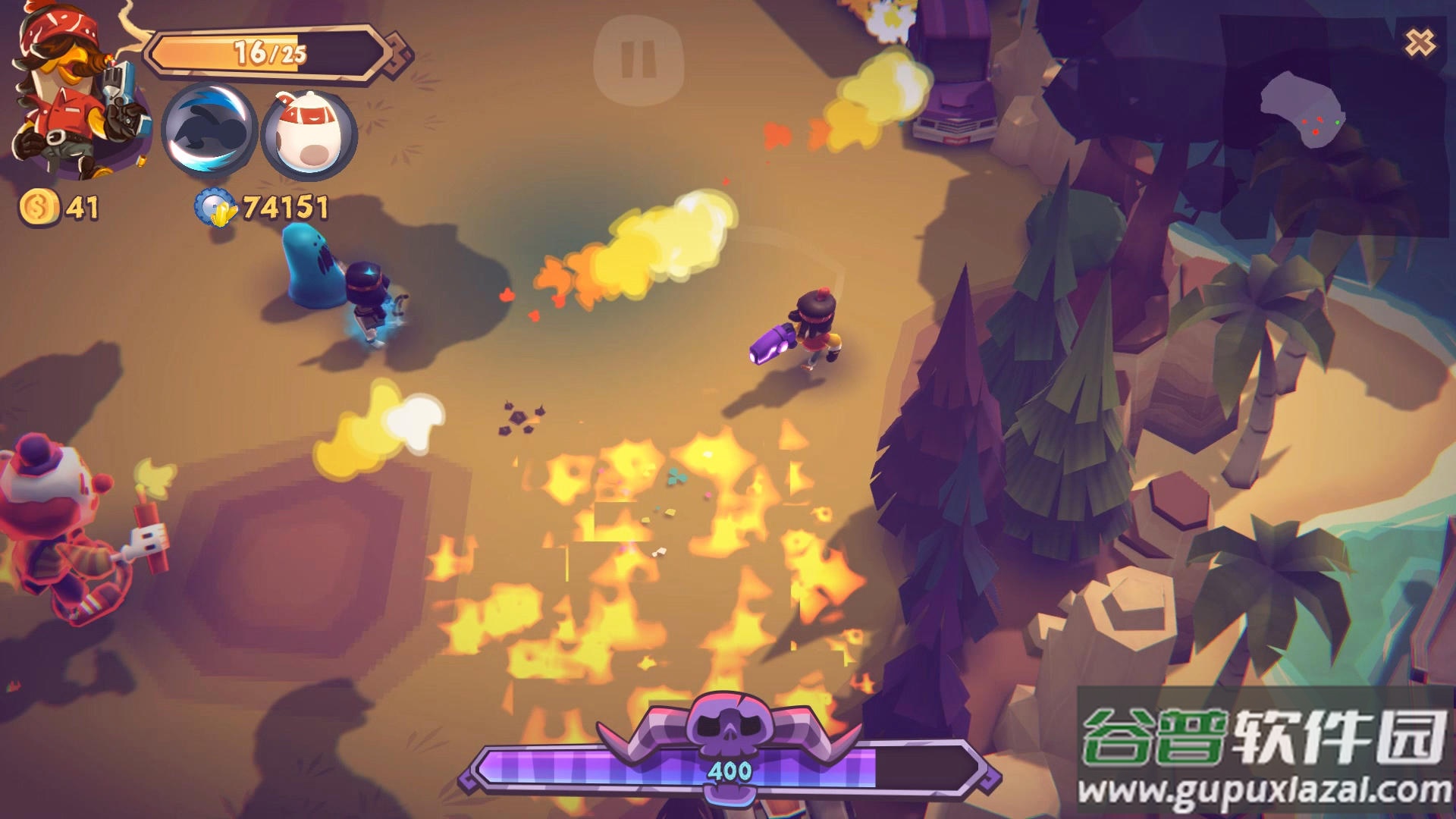Close the minimap with the X
1456x819 pixels.
(1420, 42)
